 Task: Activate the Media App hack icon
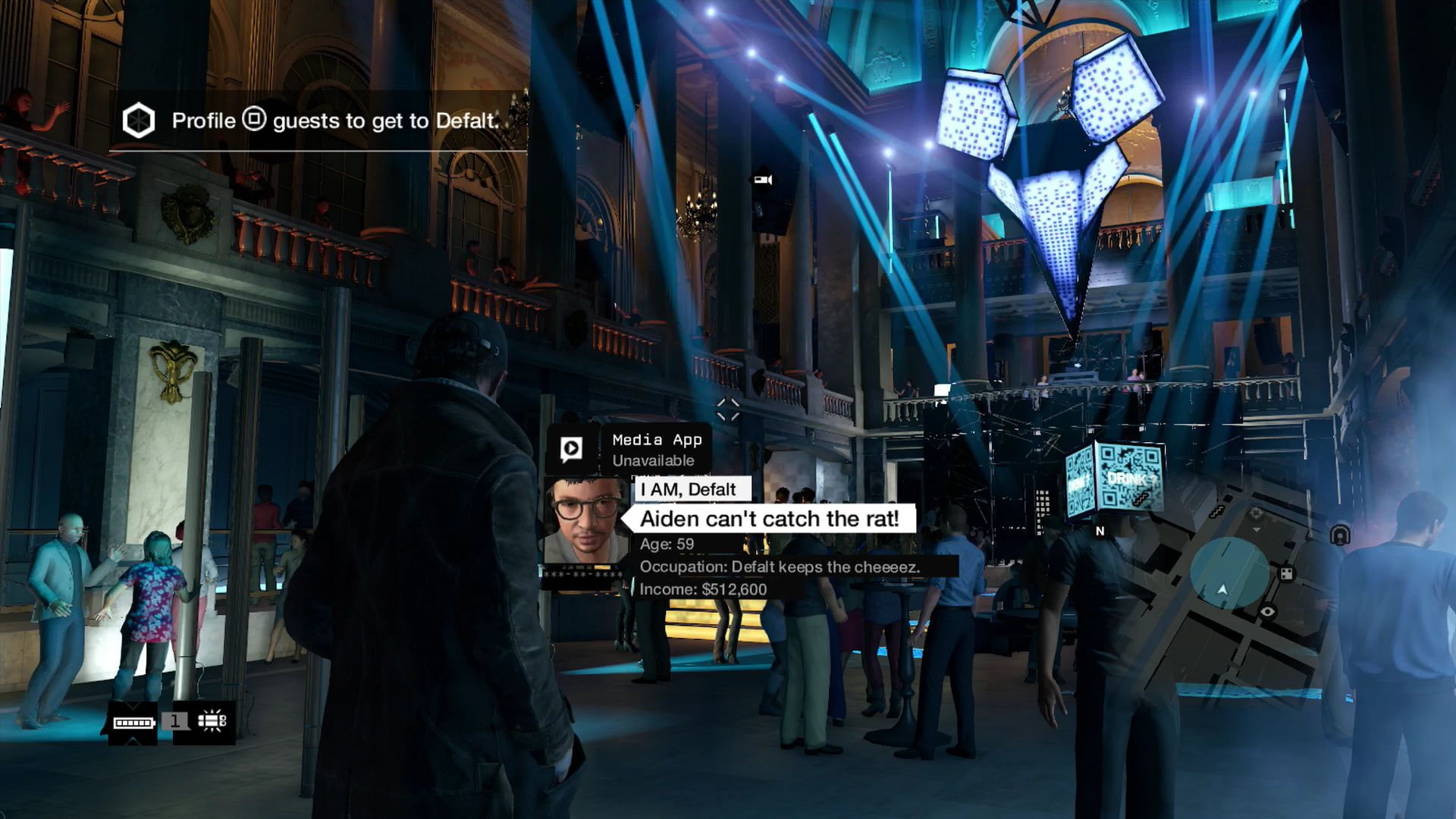coord(571,448)
